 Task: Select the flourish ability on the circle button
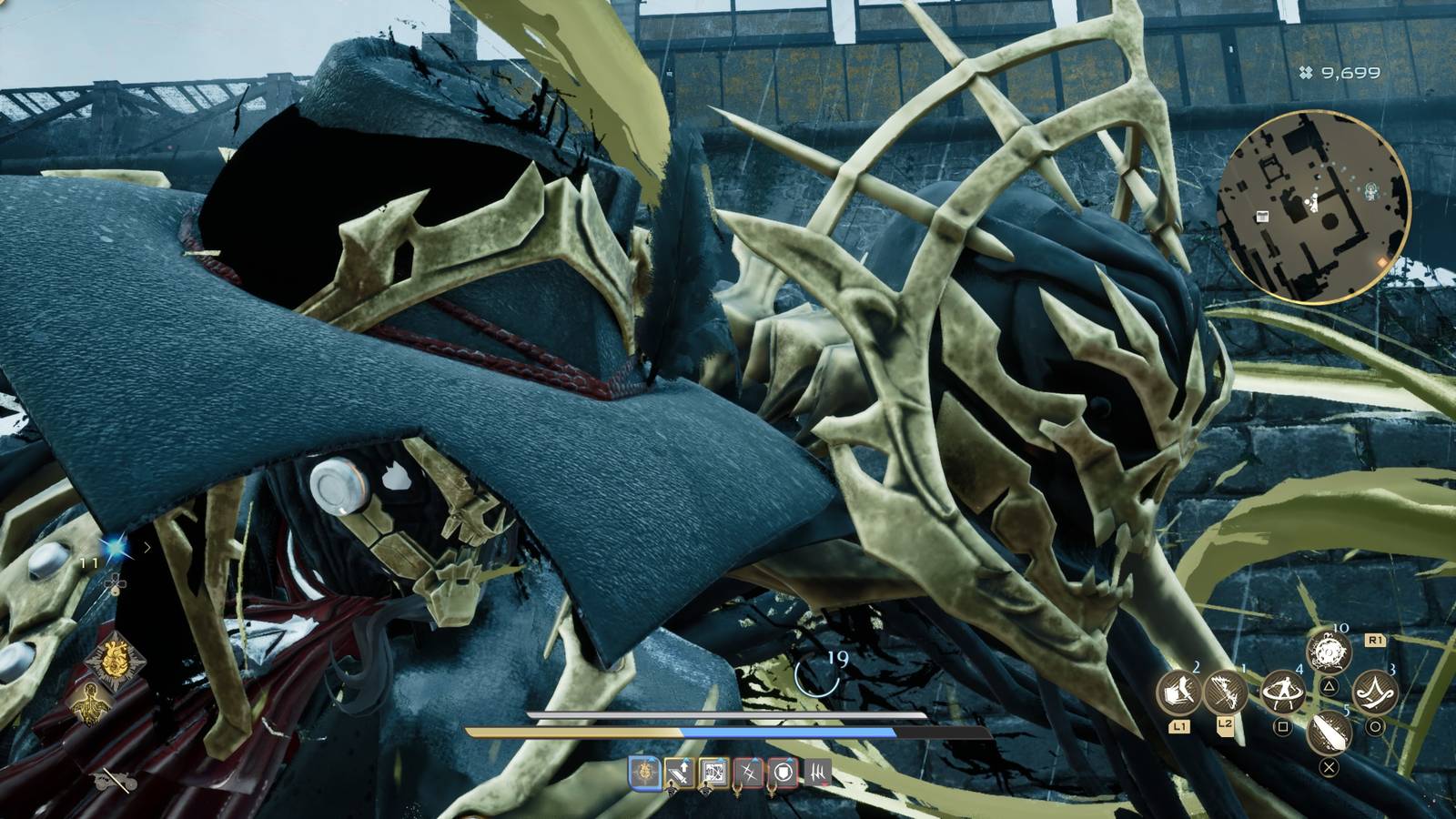click(x=1373, y=692)
